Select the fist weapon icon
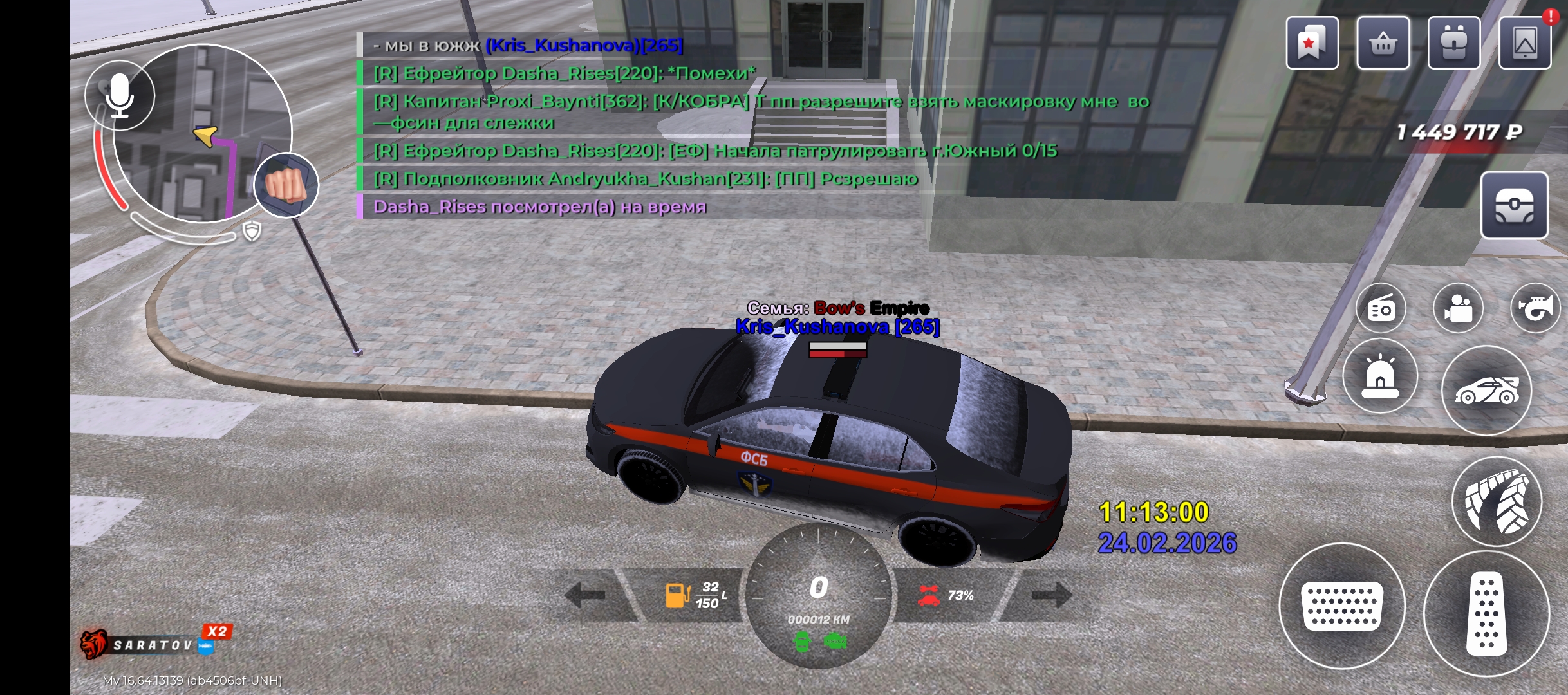The height and width of the screenshot is (695, 1568). [286, 185]
